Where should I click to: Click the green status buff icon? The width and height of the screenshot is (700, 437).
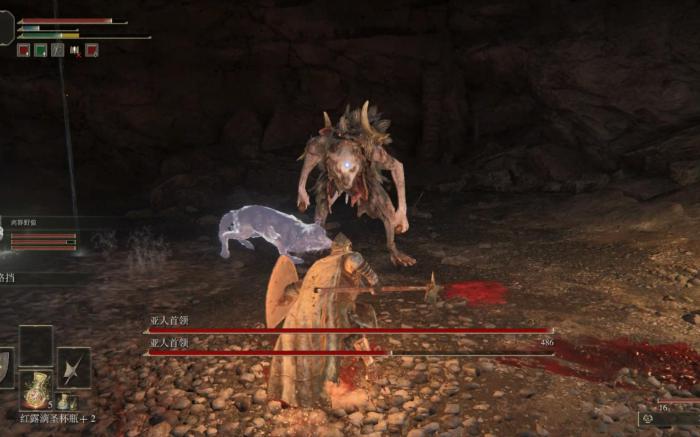pos(41,50)
